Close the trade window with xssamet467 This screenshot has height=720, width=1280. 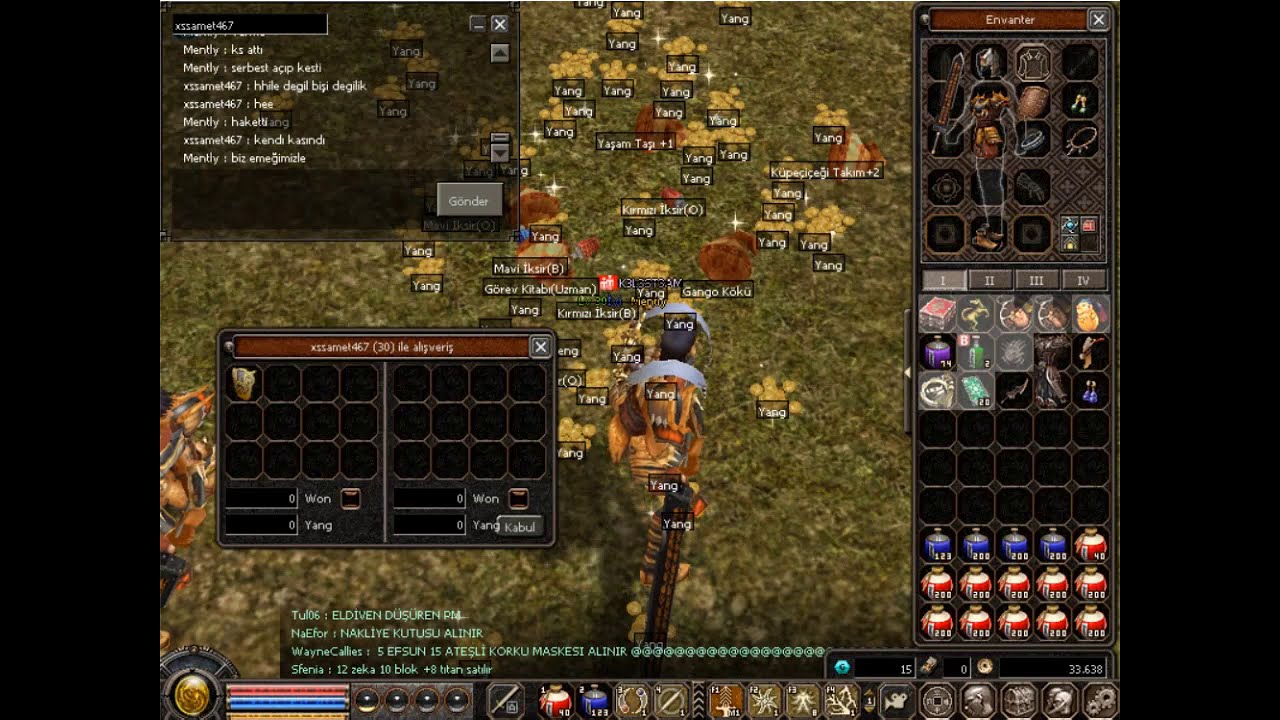tap(540, 347)
